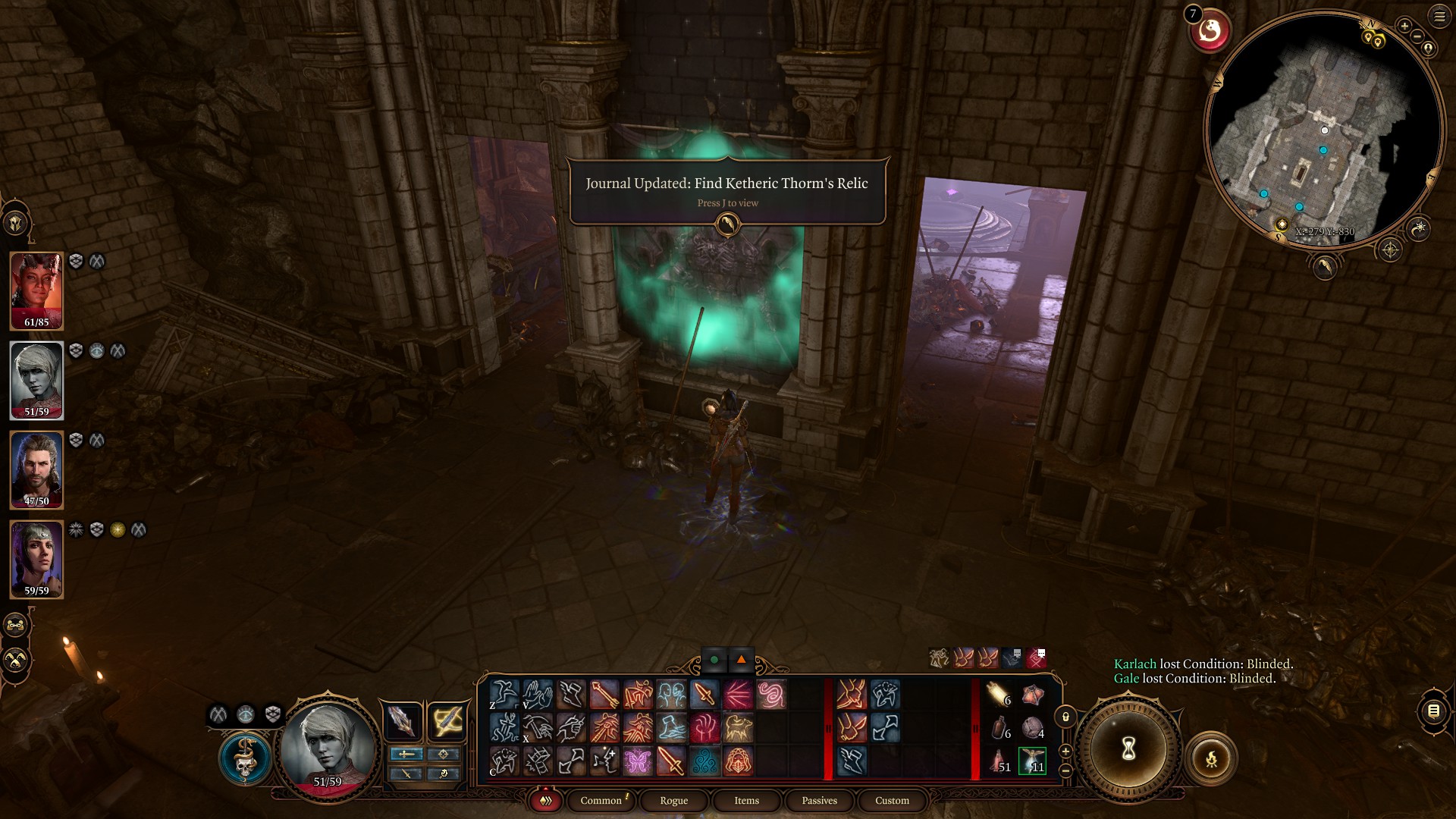Use the healing potion with 51 charges
Viewport: 1456px width, 819px height.
999,759
